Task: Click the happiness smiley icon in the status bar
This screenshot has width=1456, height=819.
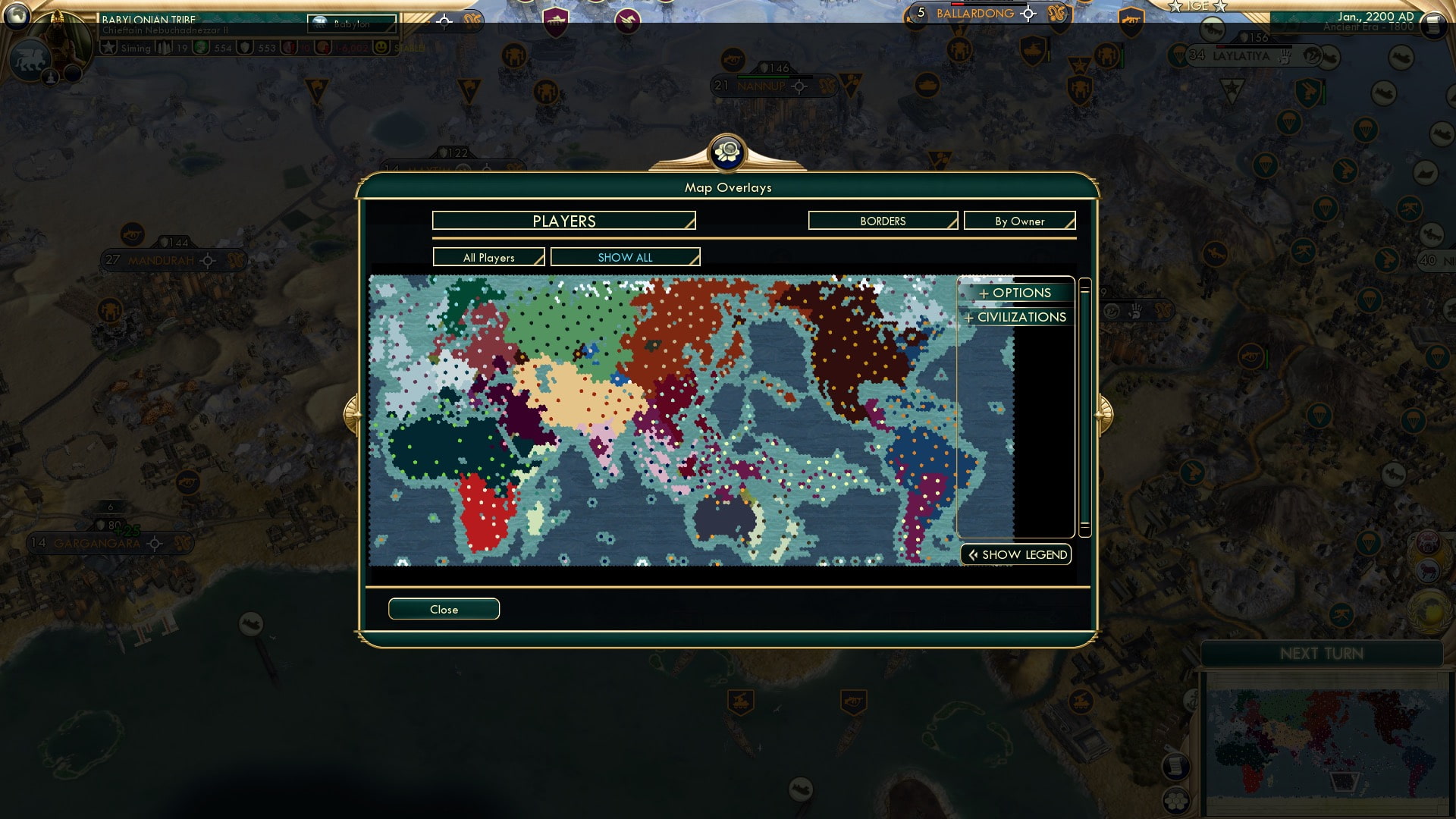Action: 381,47
